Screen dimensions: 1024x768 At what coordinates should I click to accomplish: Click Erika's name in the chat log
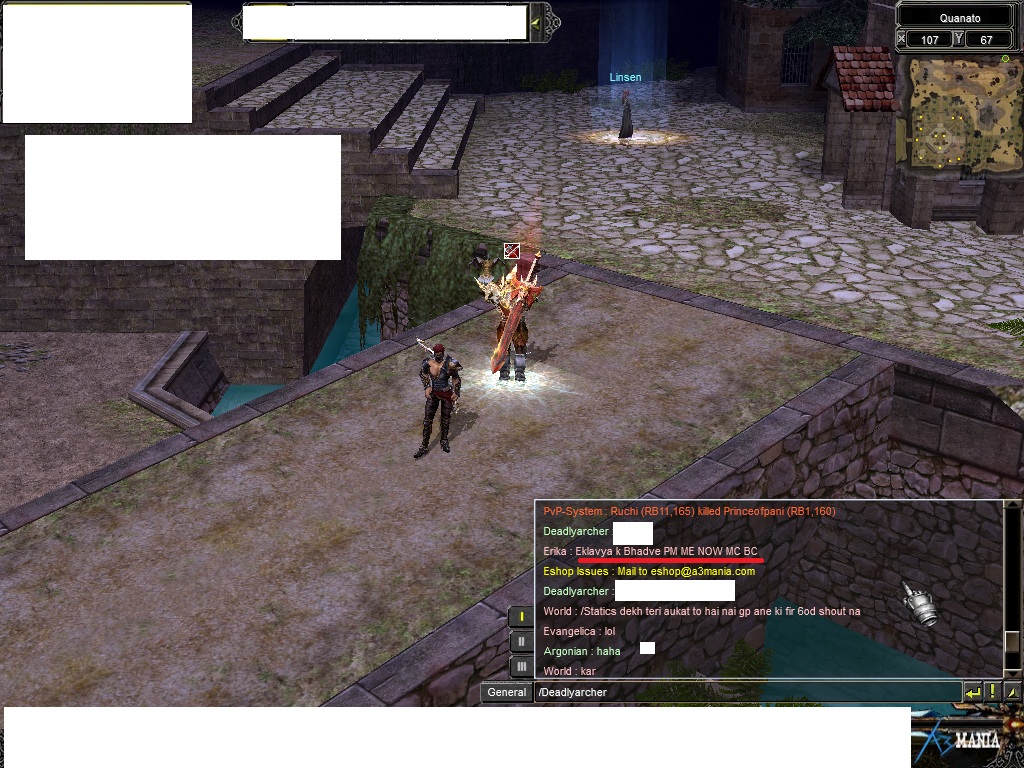pos(555,551)
